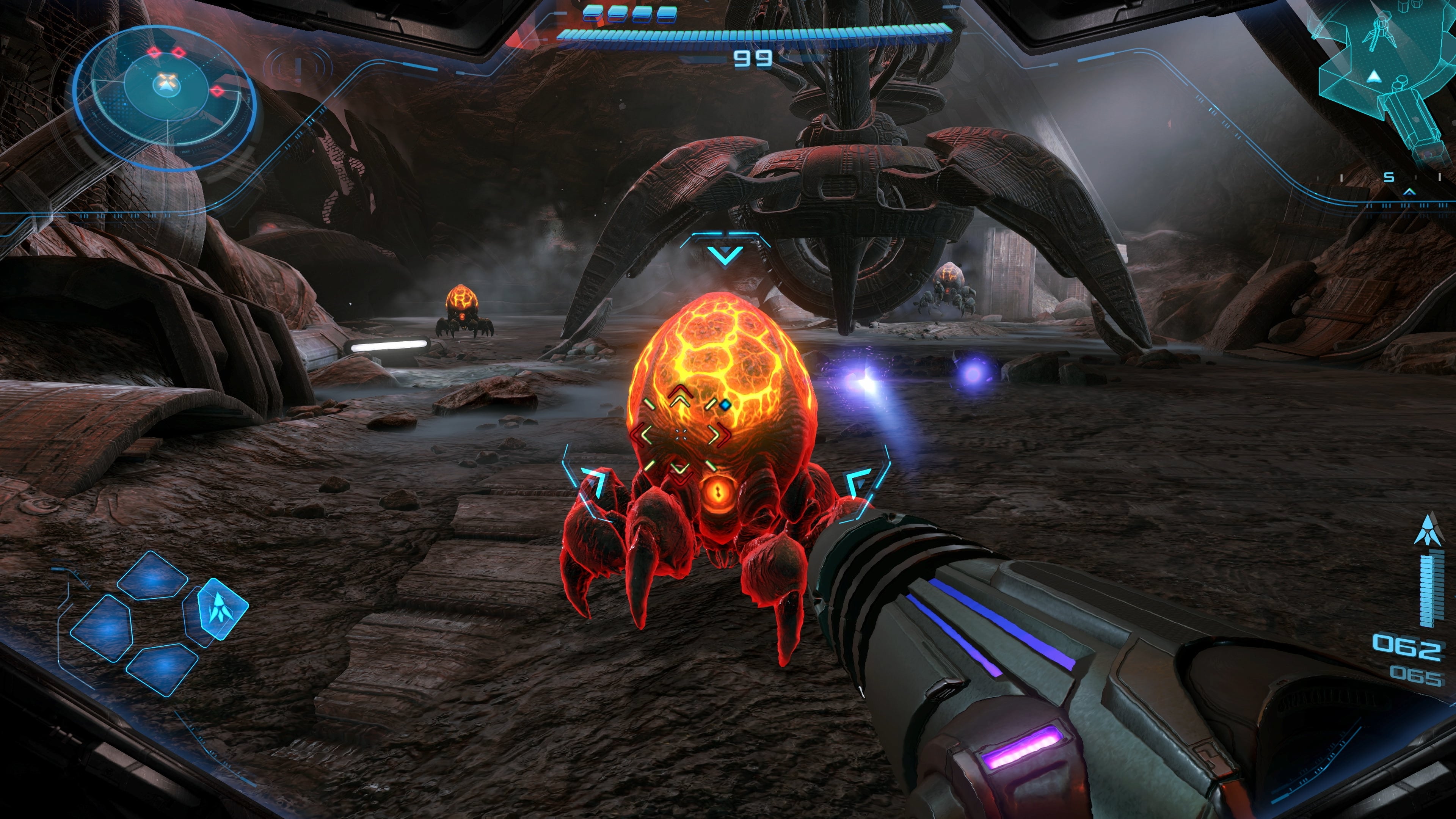Open the exclamation alert indicator near the radar
1456x819 pixels.
pos(298,68)
